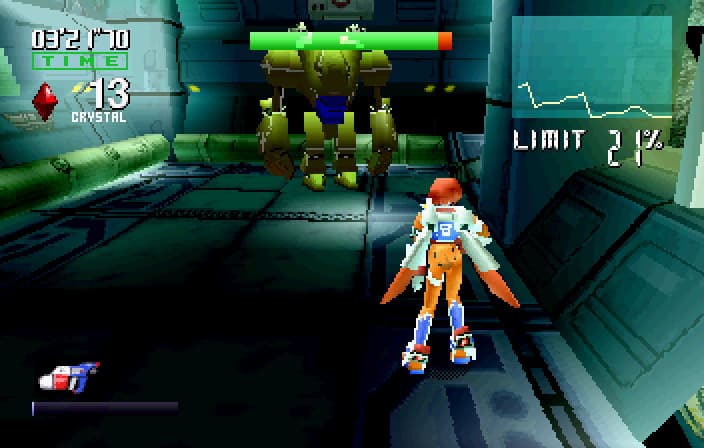Viewport: 704px width, 448px height.
Task: Click the red crystal icon
Action: click(x=44, y=100)
